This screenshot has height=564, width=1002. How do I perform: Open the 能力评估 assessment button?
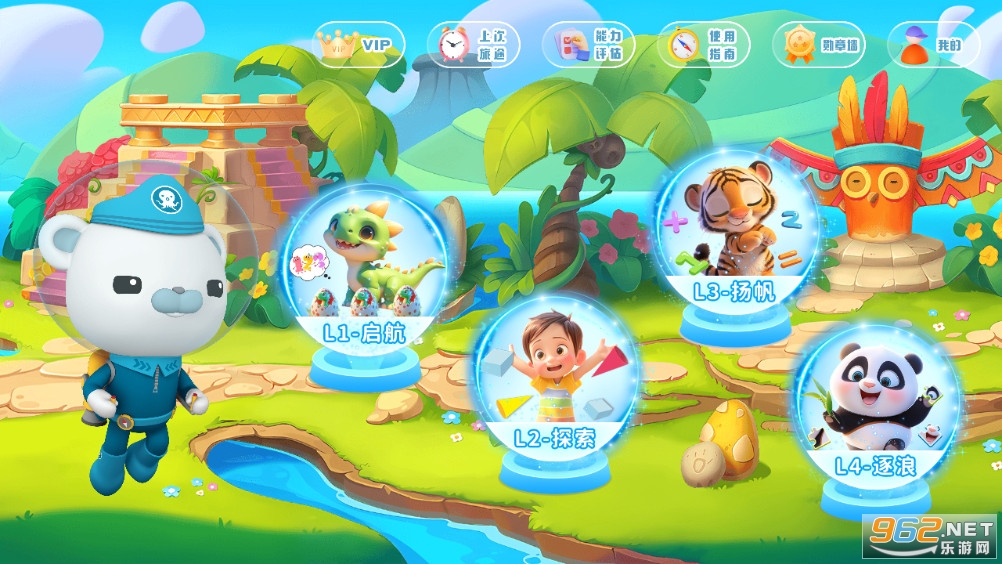click(x=589, y=44)
